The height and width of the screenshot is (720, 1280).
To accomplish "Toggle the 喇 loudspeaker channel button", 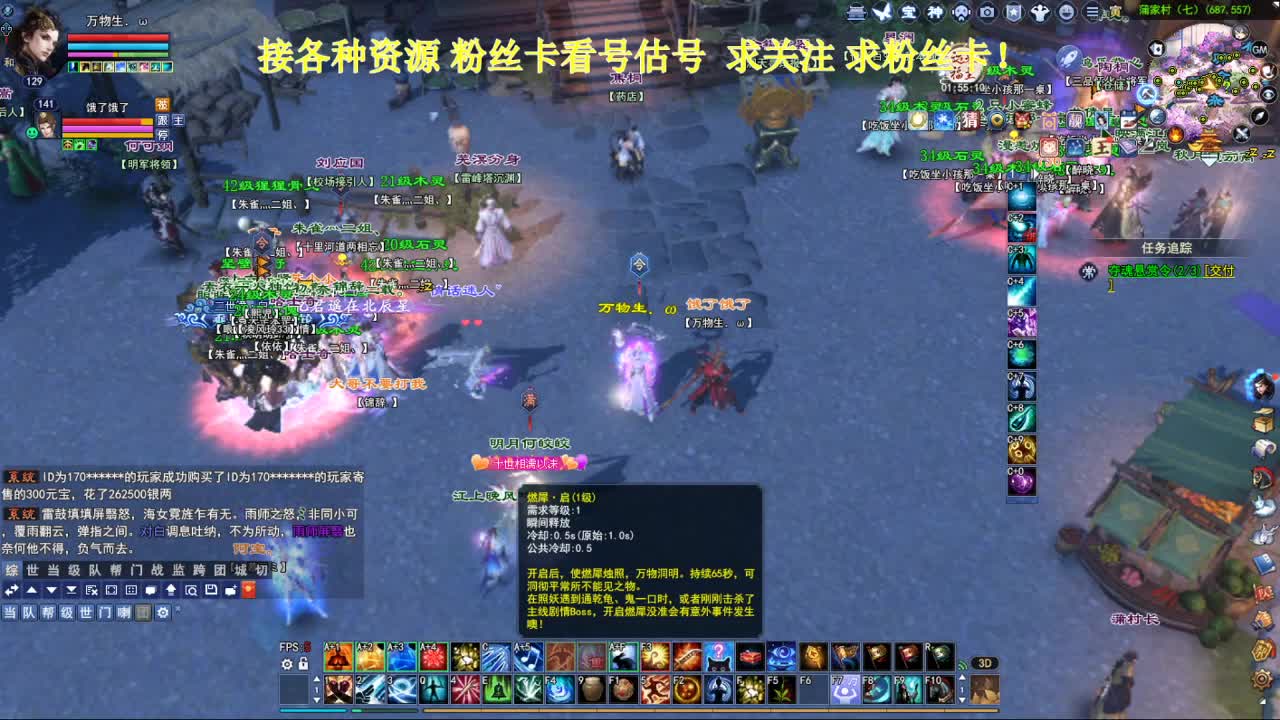I will coord(123,613).
